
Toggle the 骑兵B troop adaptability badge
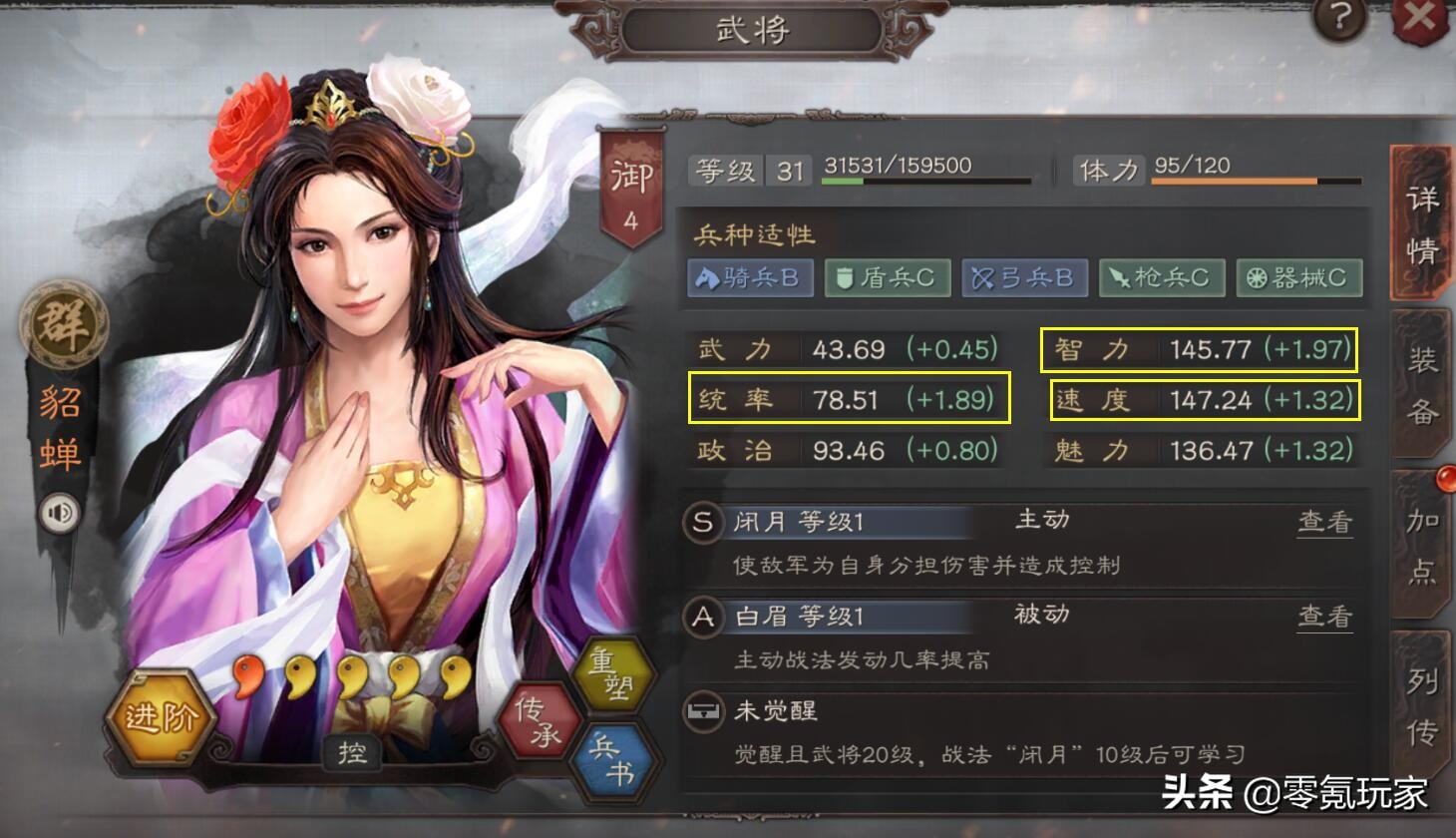(x=751, y=278)
